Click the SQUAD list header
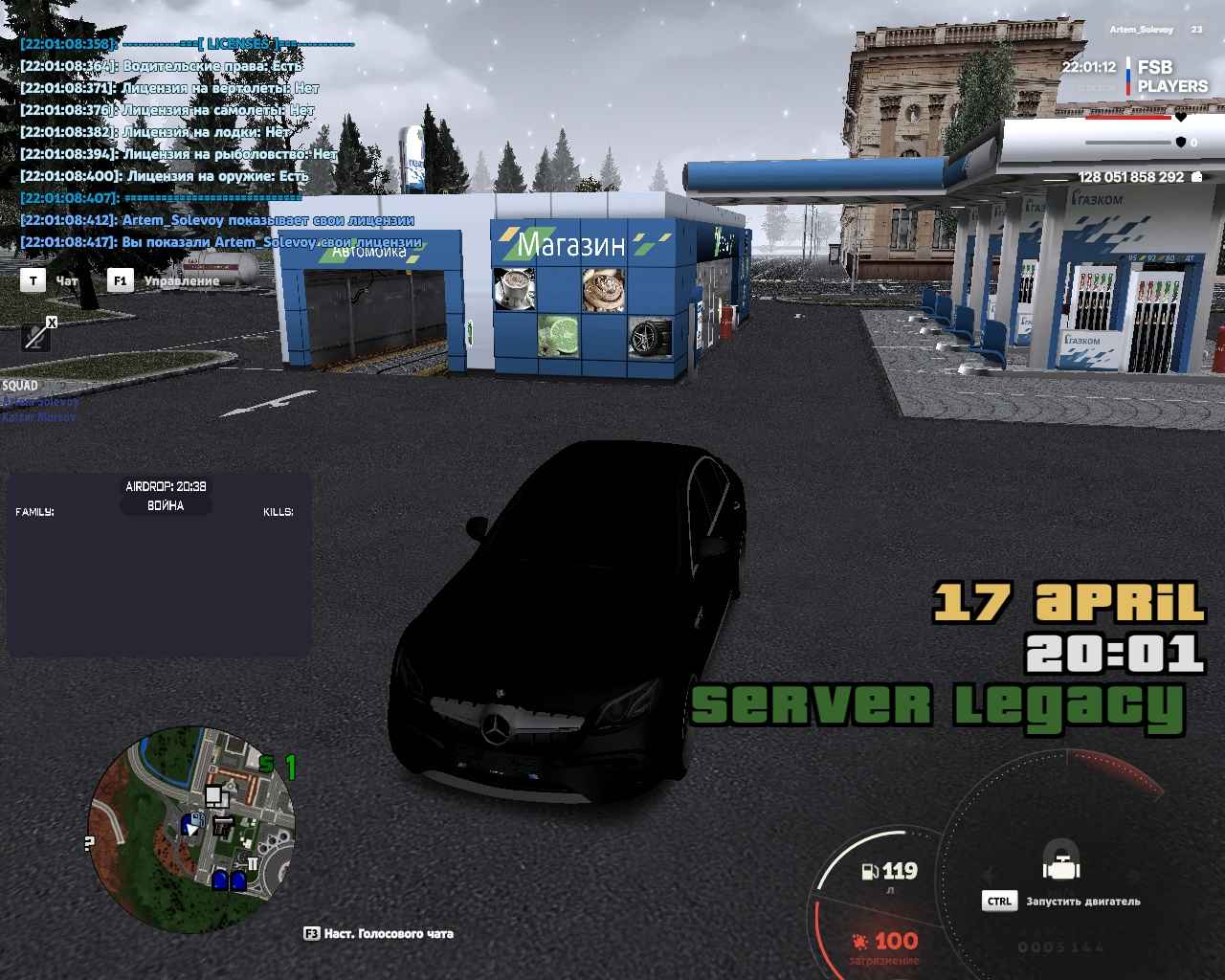Image resolution: width=1225 pixels, height=980 pixels. coord(20,386)
